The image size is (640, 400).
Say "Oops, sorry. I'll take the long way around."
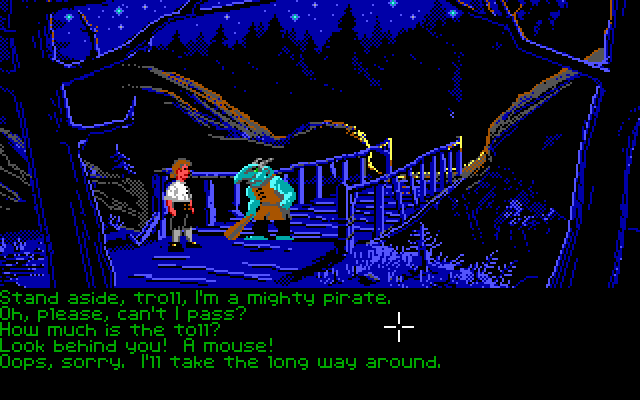click(x=220, y=362)
